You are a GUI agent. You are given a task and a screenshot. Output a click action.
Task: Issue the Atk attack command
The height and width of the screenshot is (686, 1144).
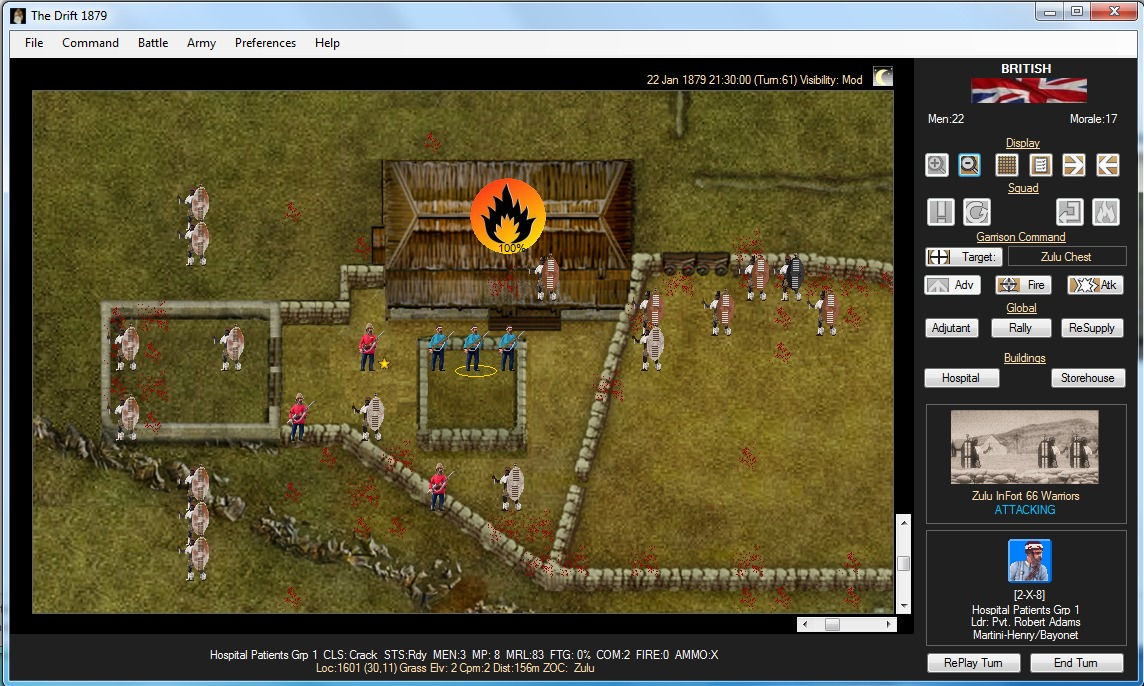[1096, 285]
